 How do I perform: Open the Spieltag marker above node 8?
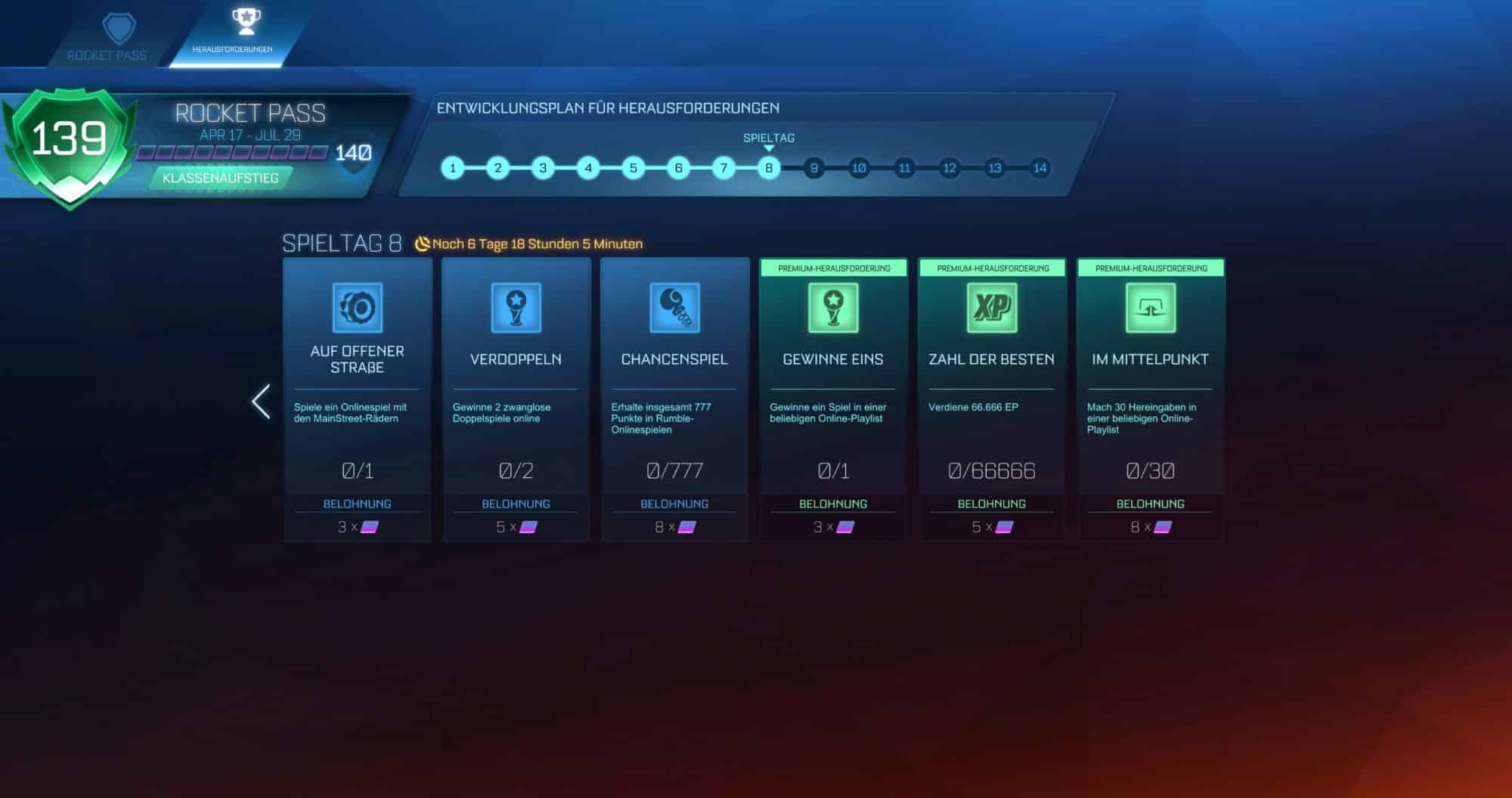pos(768,138)
